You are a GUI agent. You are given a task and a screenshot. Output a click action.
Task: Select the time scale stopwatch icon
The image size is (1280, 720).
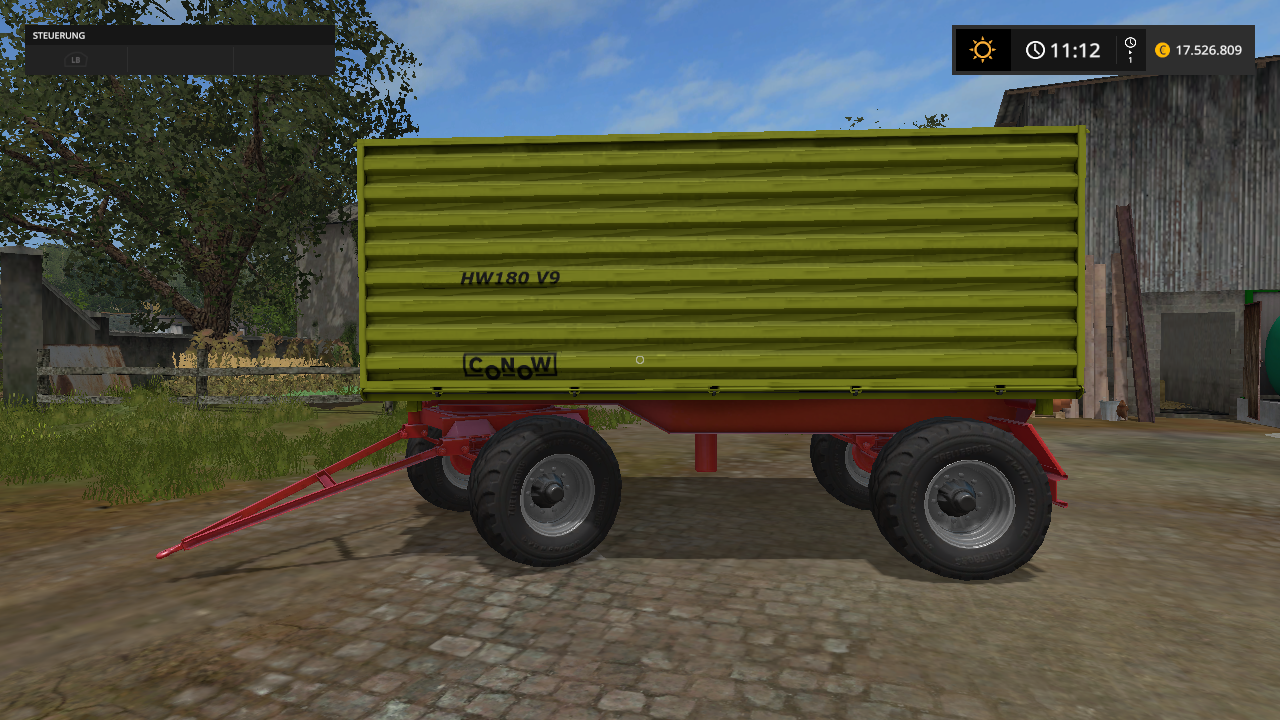(1130, 45)
